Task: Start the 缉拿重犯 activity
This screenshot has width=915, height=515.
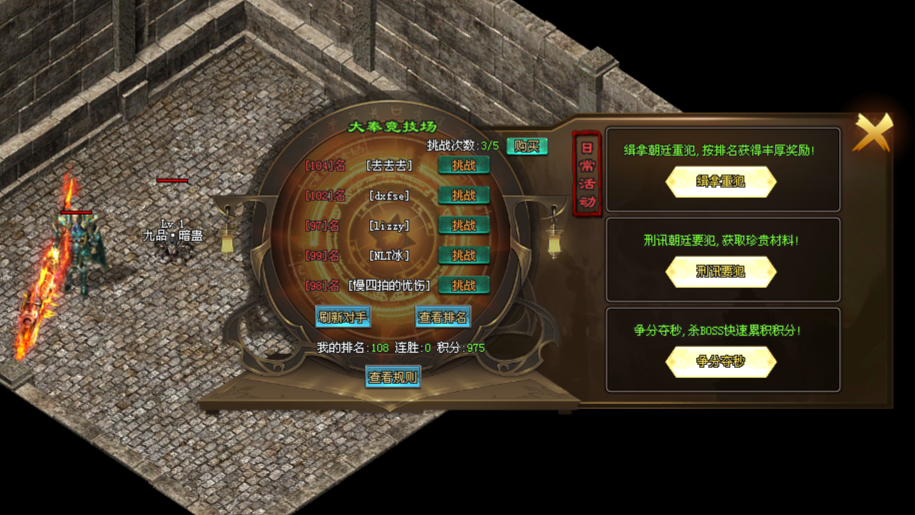Action: pyautogui.click(x=721, y=182)
